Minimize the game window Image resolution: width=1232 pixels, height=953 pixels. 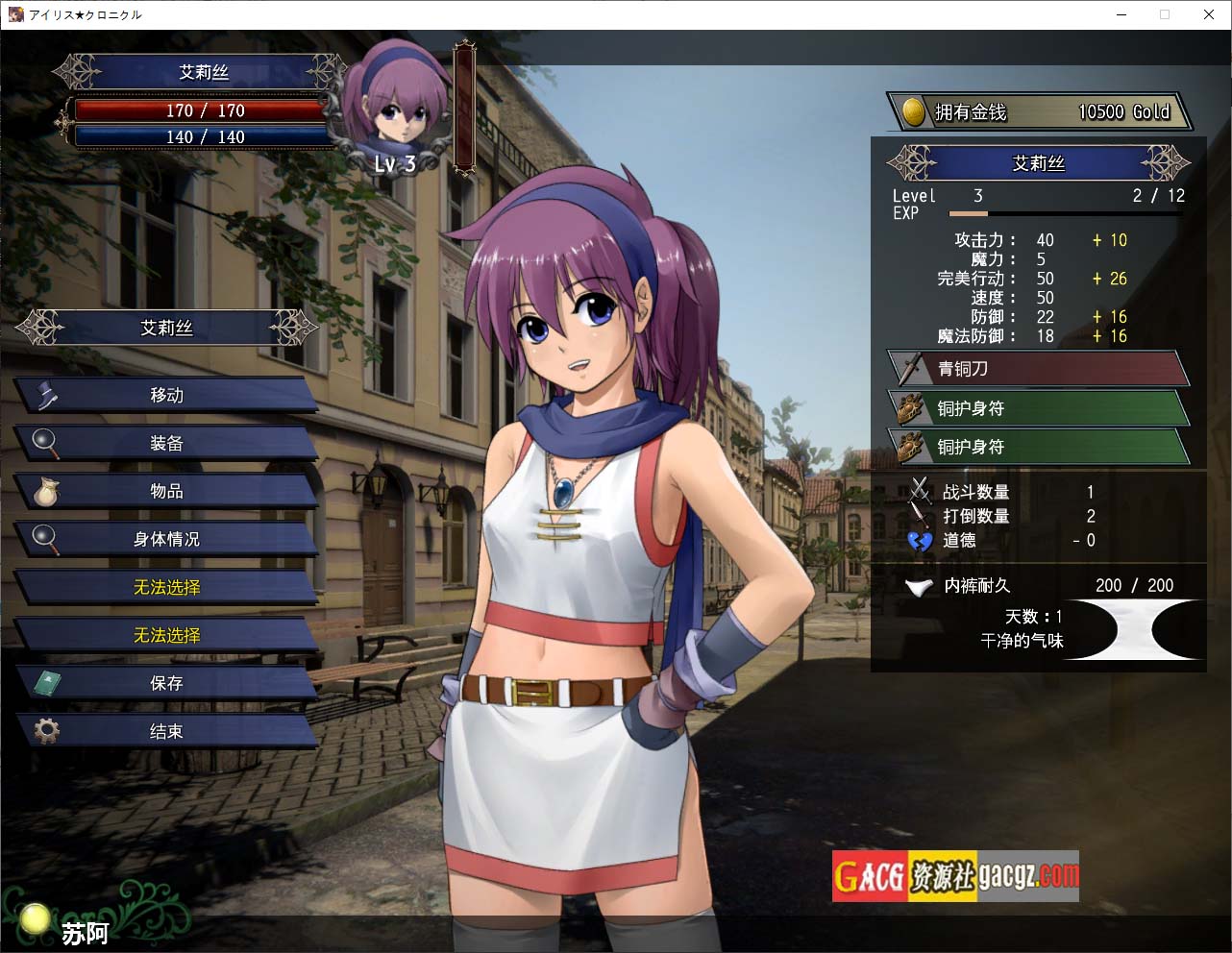(x=1121, y=14)
